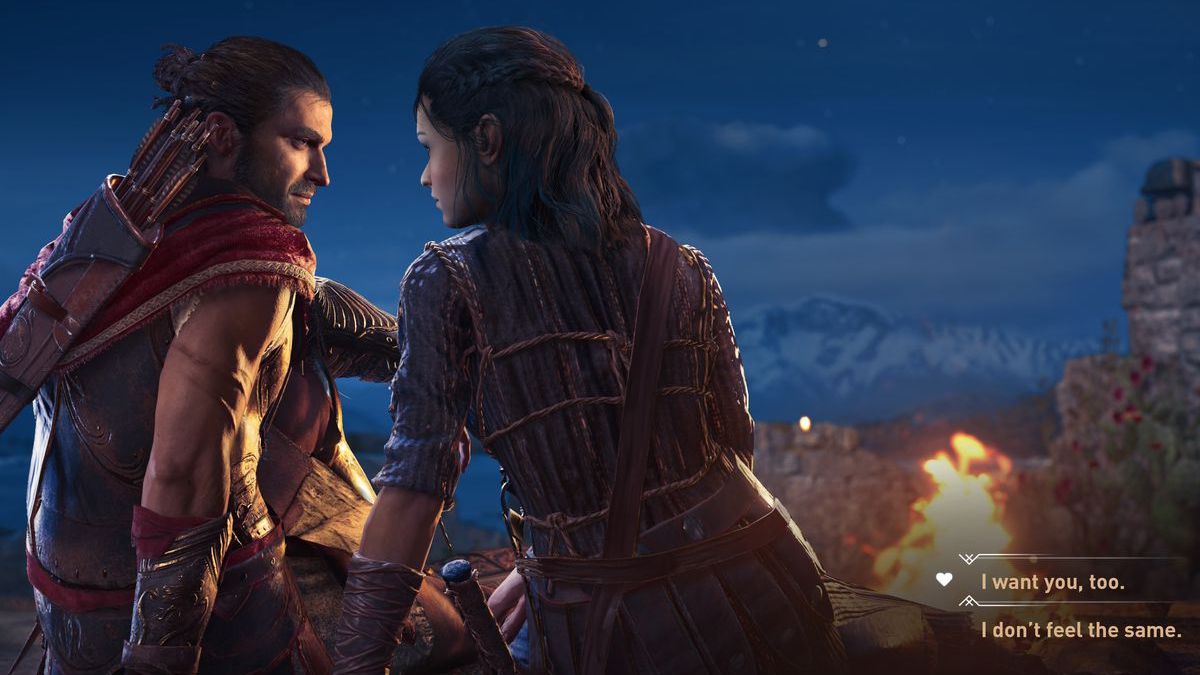Select "I don't feel the same." dialogue option
The image size is (1200, 675).
[x=1080, y=630]
